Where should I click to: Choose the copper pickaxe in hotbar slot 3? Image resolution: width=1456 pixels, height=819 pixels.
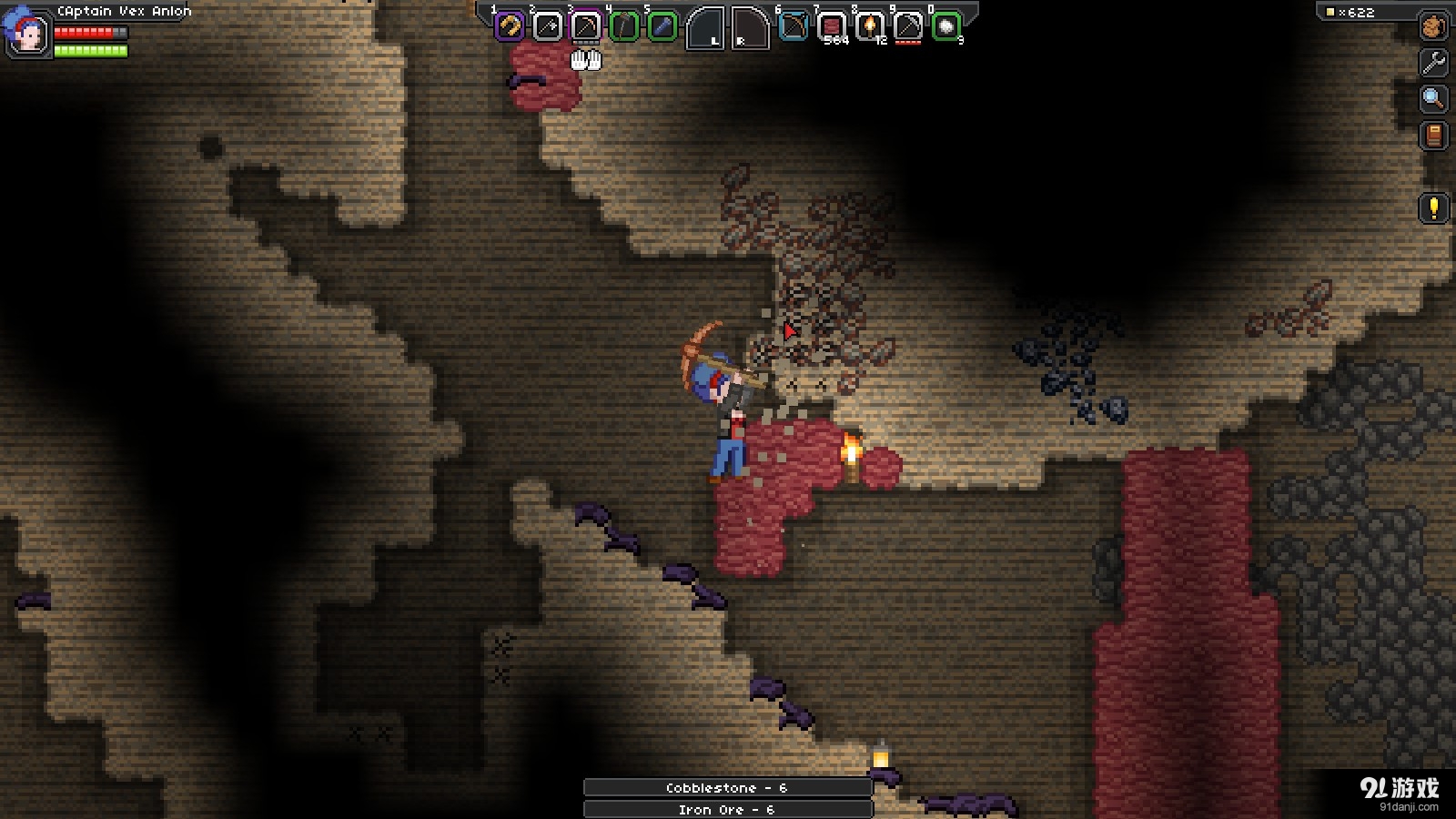click(x=586, y=27)
